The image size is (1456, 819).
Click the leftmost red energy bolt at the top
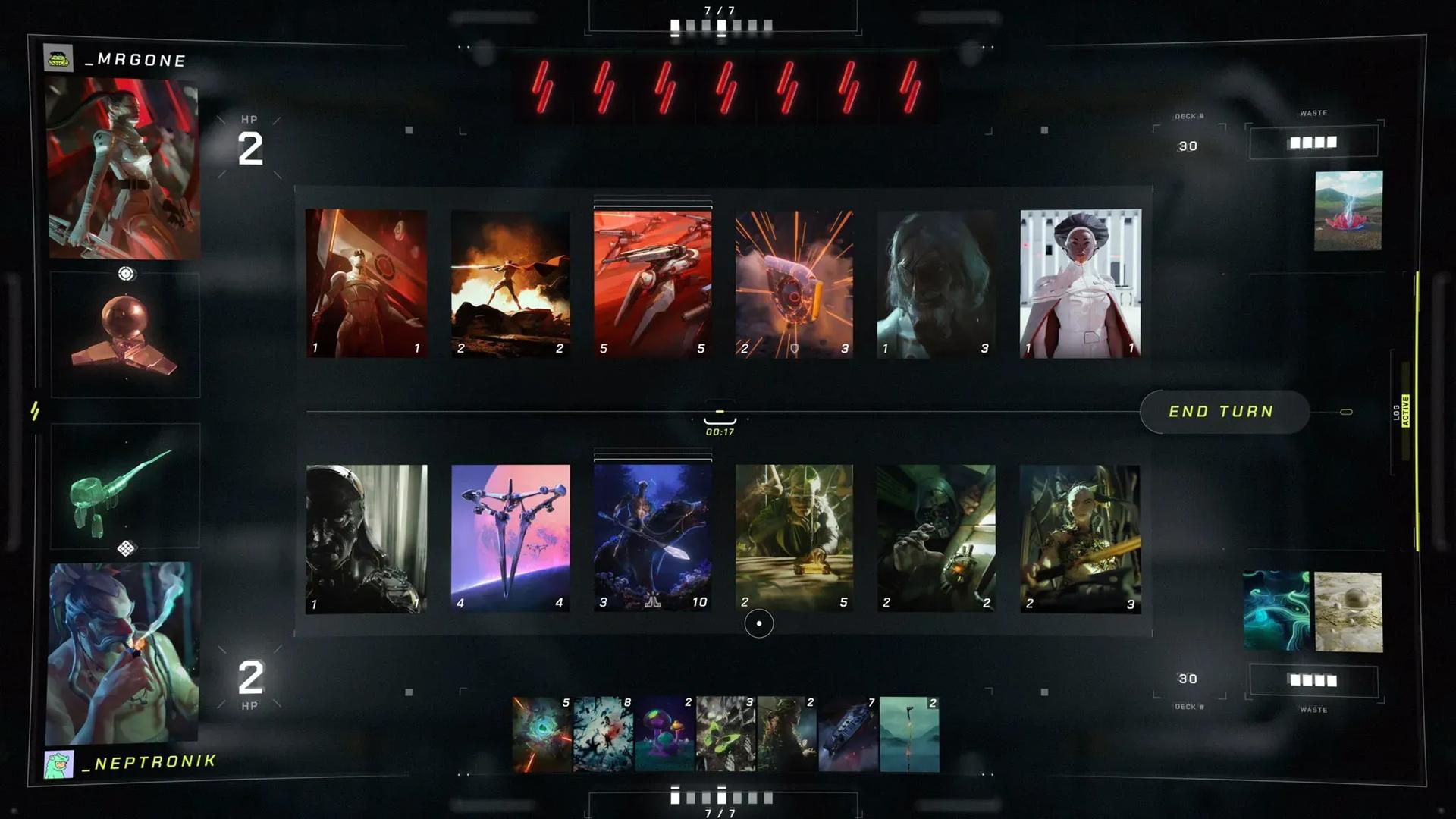point(543,86)
